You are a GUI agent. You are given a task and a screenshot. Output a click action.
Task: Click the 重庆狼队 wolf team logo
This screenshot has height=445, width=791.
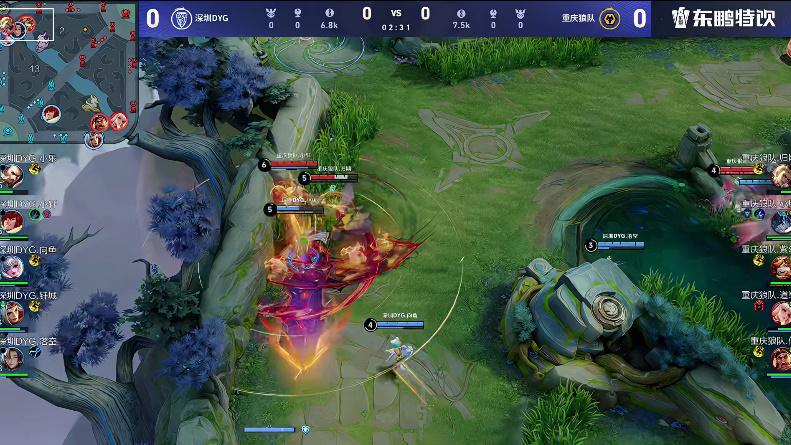coord(610,19)
